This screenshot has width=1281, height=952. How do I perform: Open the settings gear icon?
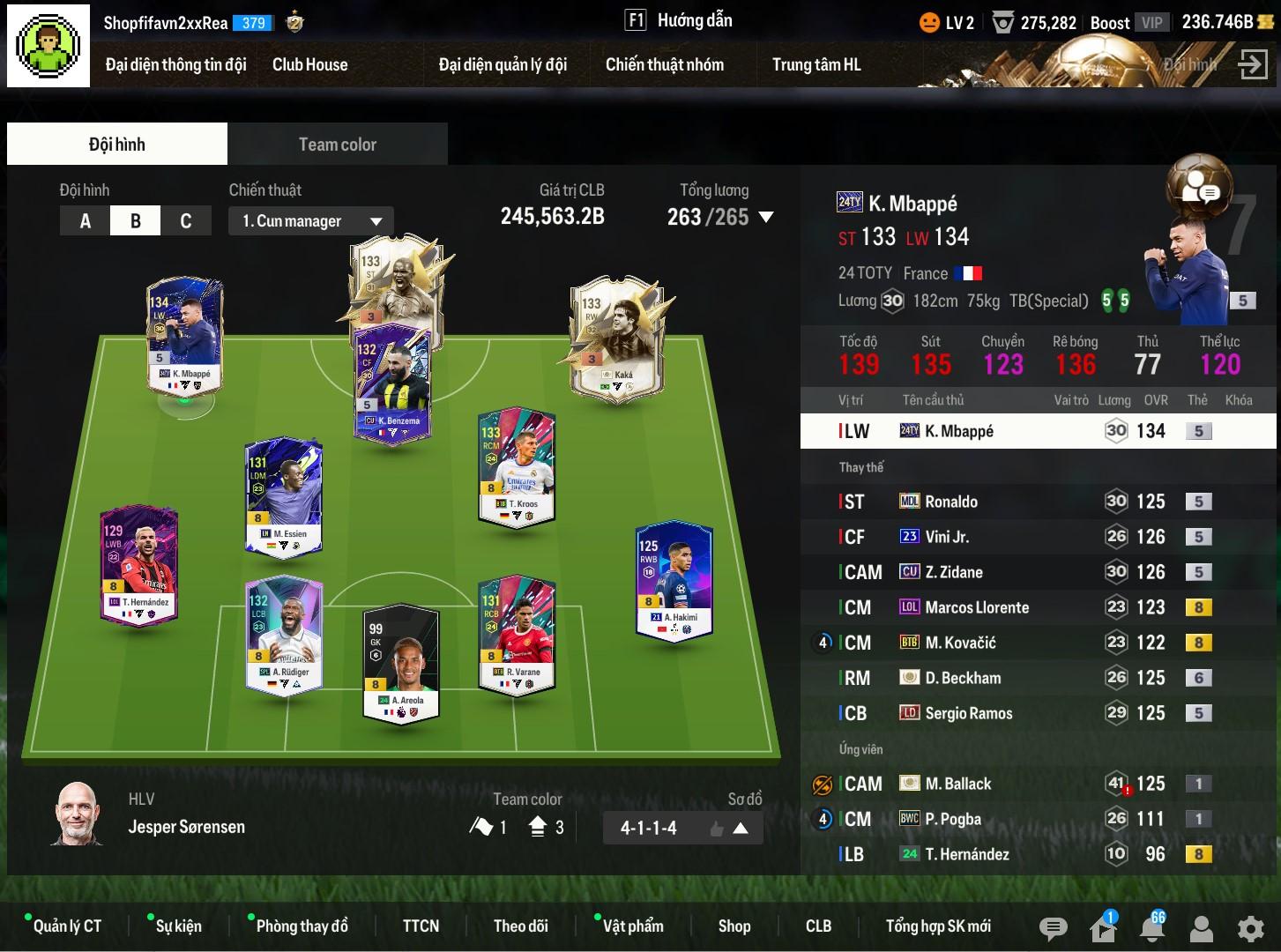coord(1250,928)
